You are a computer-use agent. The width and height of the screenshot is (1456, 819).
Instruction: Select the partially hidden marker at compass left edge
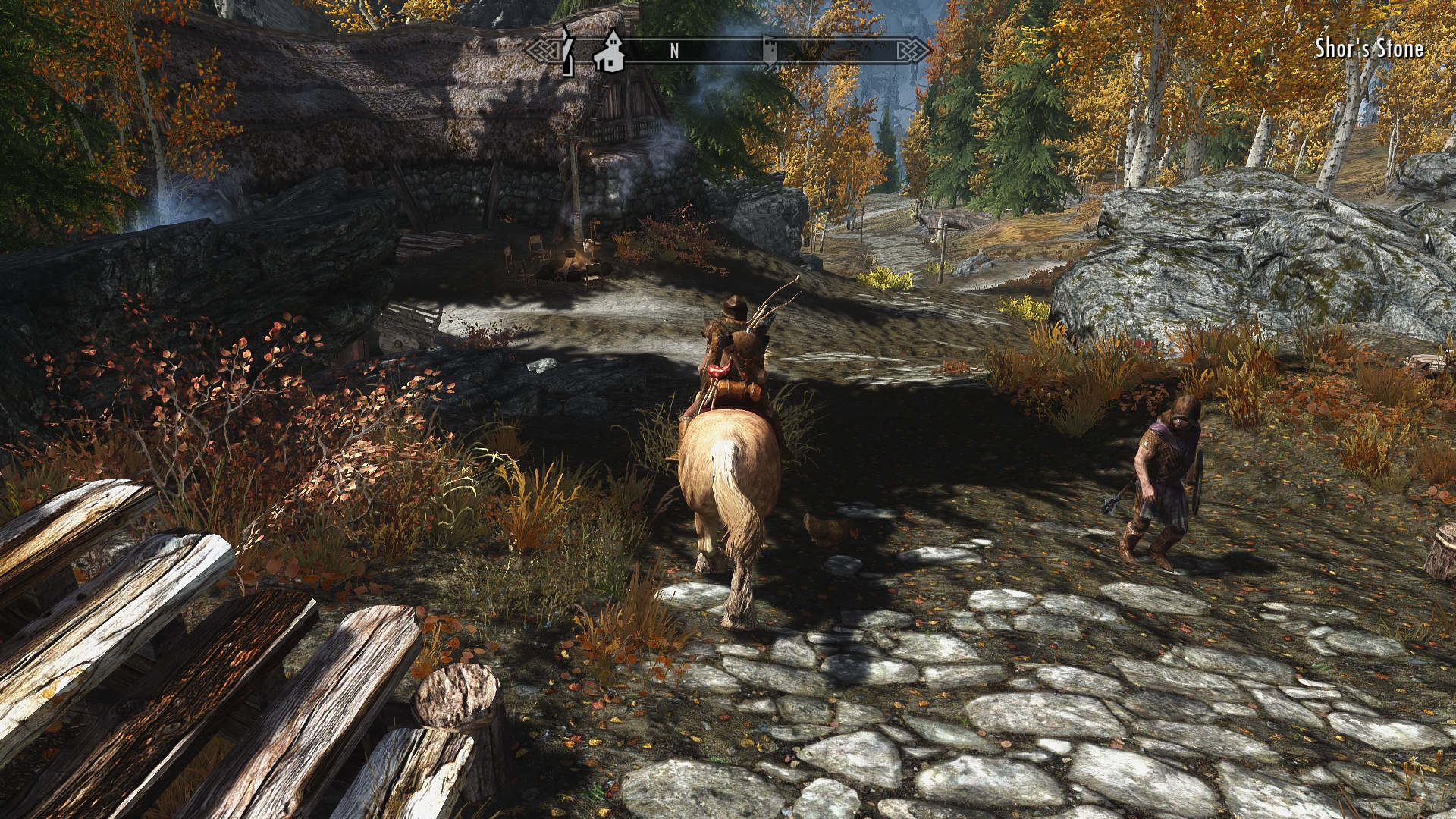(566, 51)
